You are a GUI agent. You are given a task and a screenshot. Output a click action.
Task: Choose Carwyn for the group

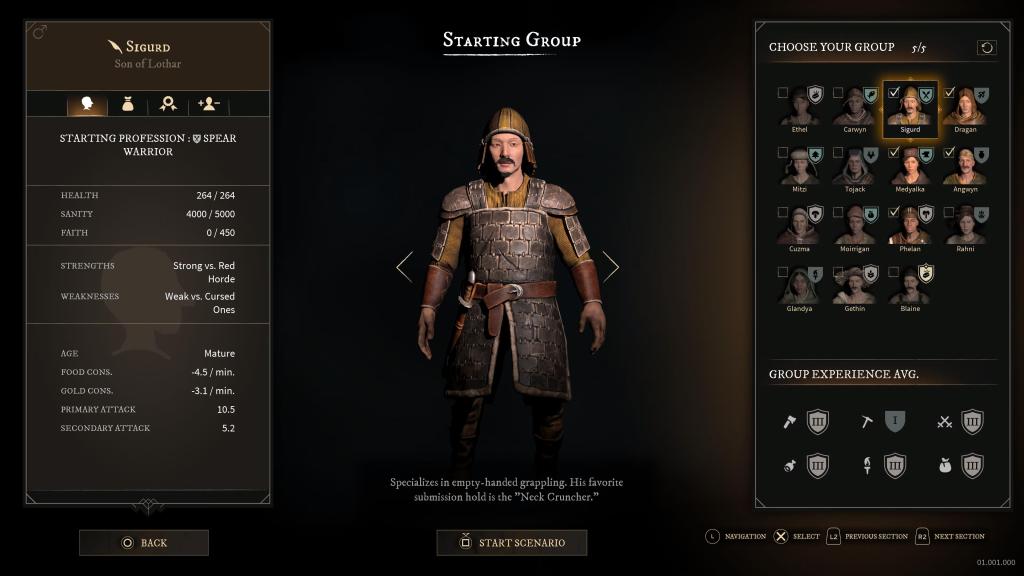point(855,106)
